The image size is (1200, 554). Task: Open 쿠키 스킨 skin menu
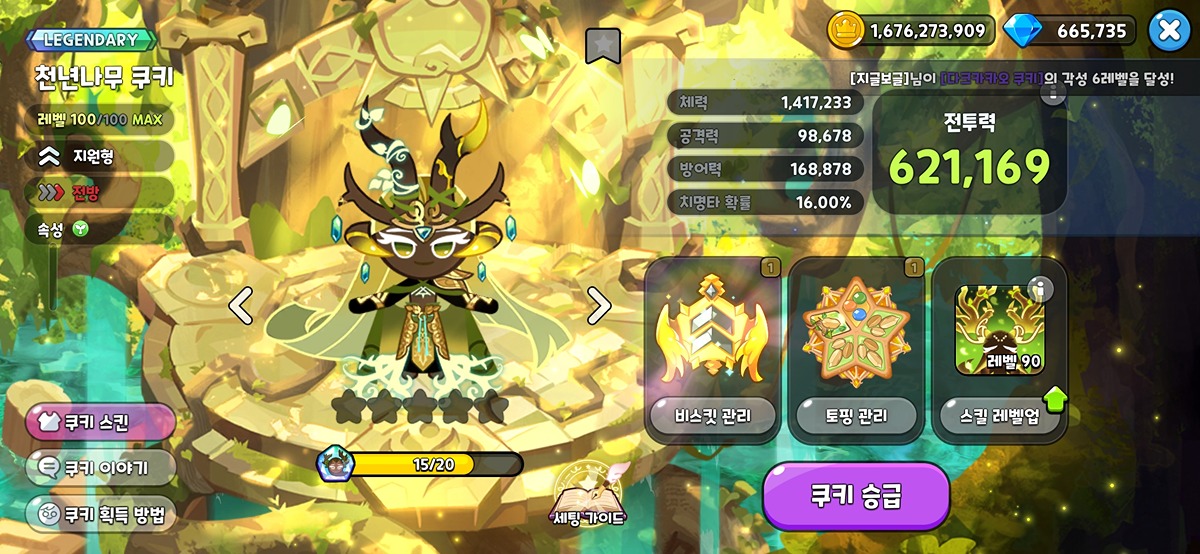pyautogui.click(x=100, y=422)
